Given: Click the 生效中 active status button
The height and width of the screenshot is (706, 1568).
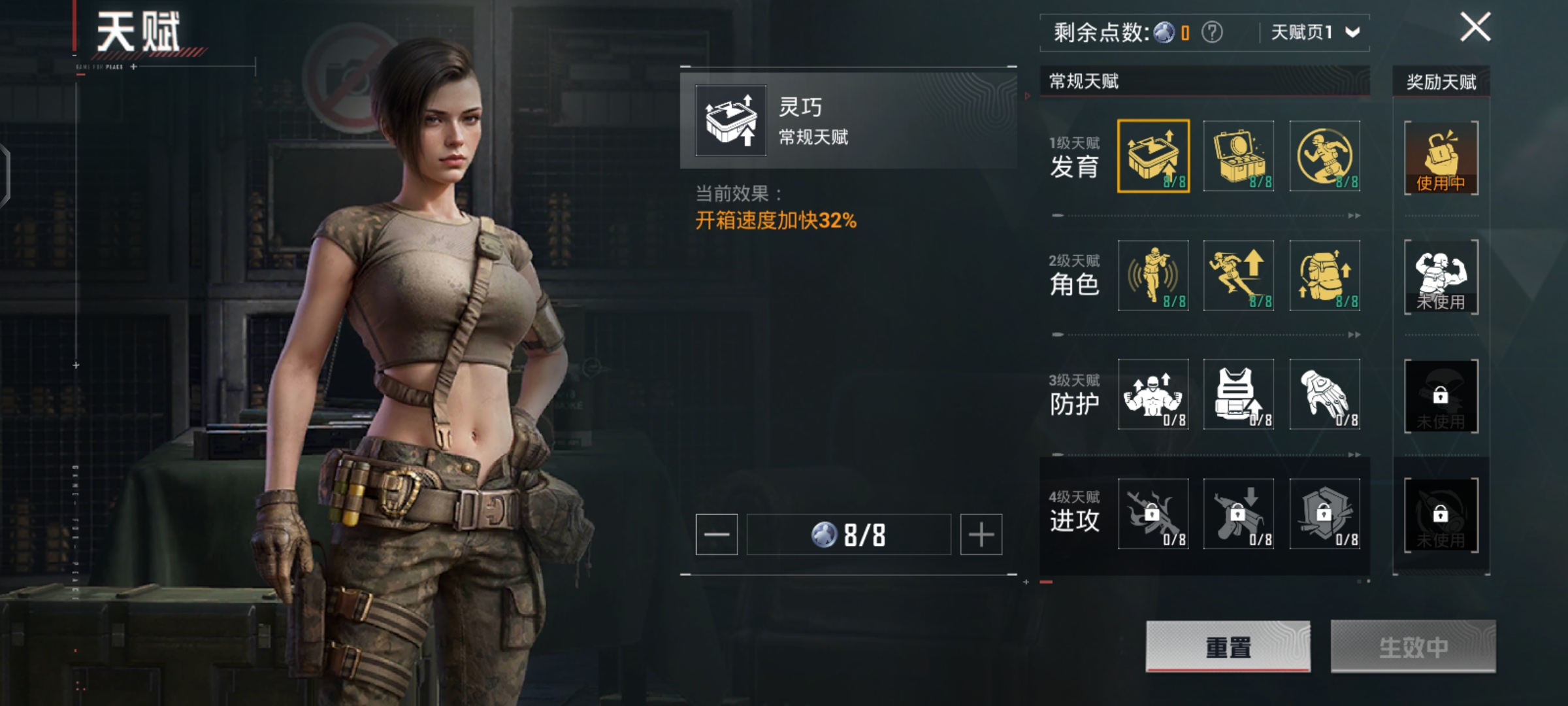Looking at the screenshot, I should [x=1413, y=647].
